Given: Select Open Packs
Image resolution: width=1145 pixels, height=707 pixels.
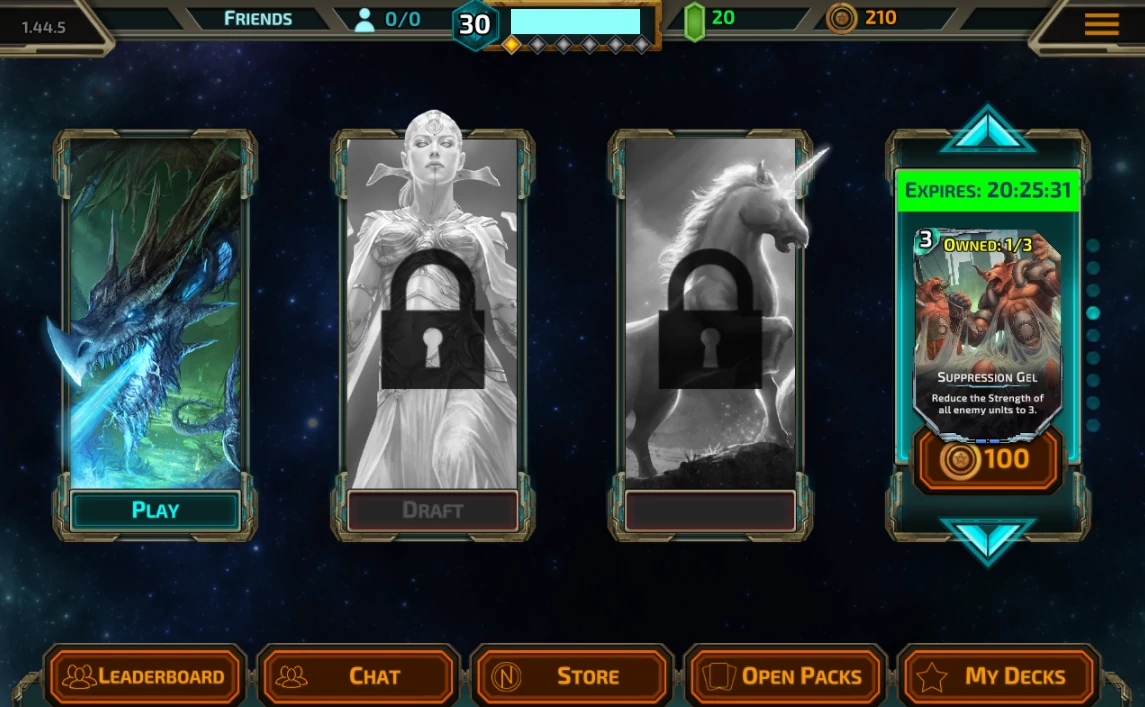Looking at the screenshot, I should 786,677.
